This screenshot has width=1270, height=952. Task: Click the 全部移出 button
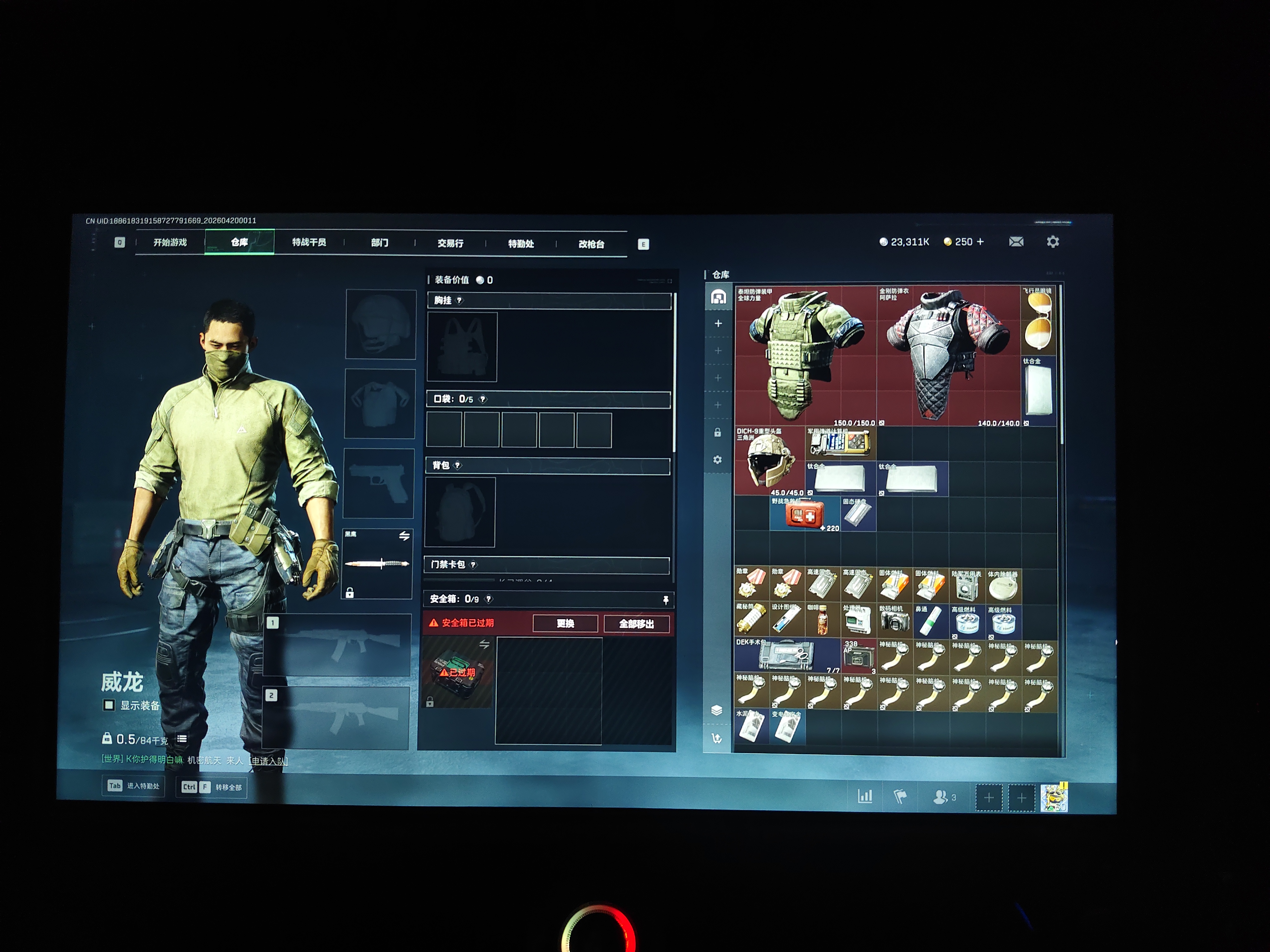(x=636, y=624)
